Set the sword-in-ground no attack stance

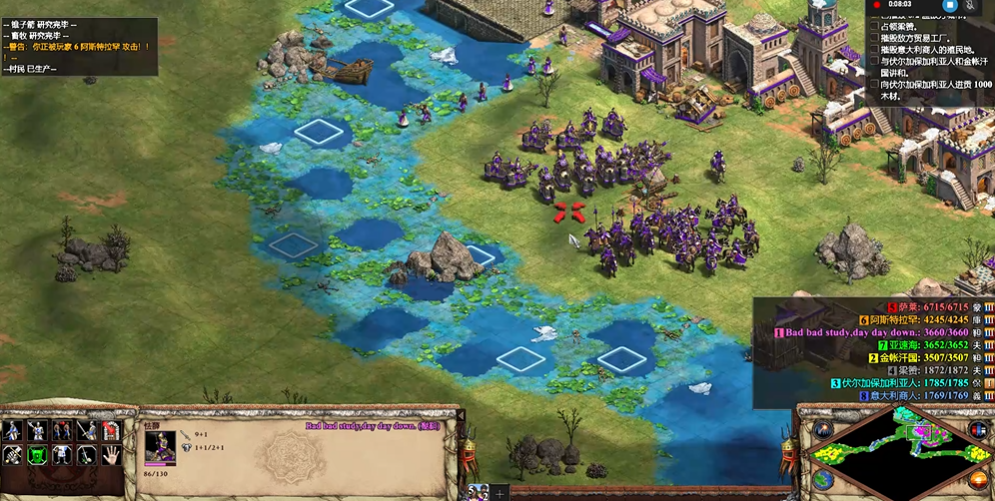[88, 456]
